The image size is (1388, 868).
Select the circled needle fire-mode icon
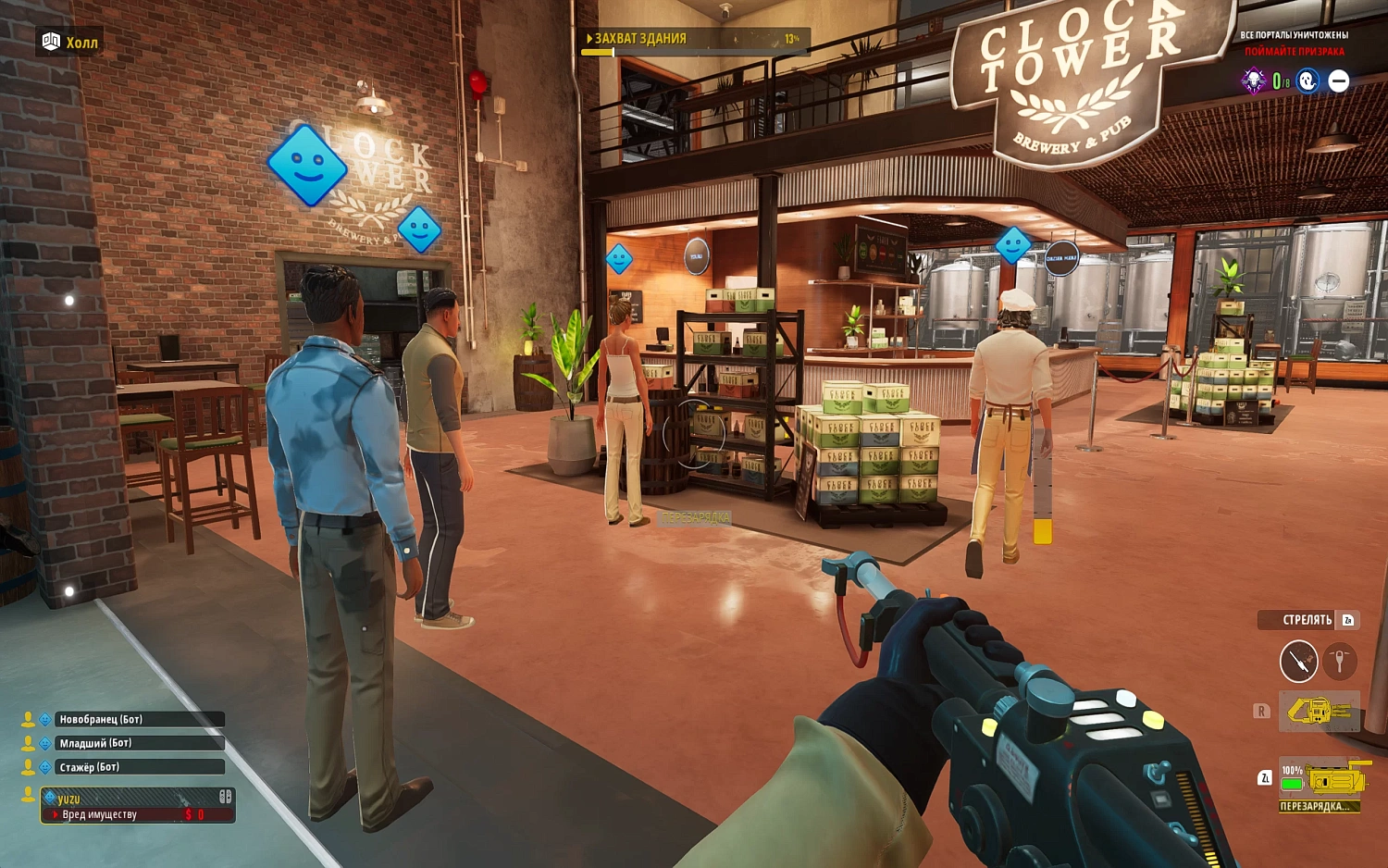(x=1298, y=662)
